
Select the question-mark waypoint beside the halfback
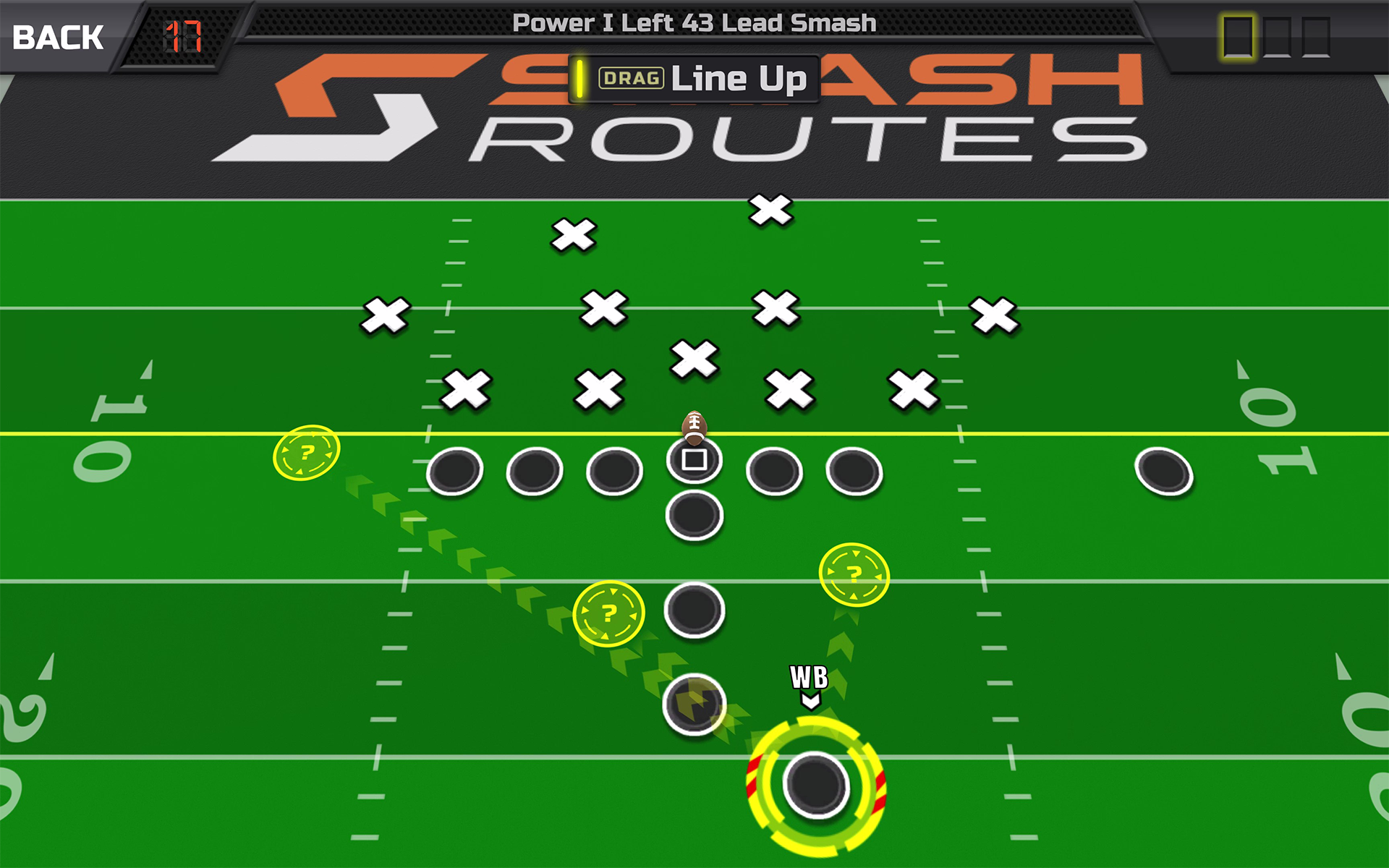pyautogui.click(x=610, y=612)
